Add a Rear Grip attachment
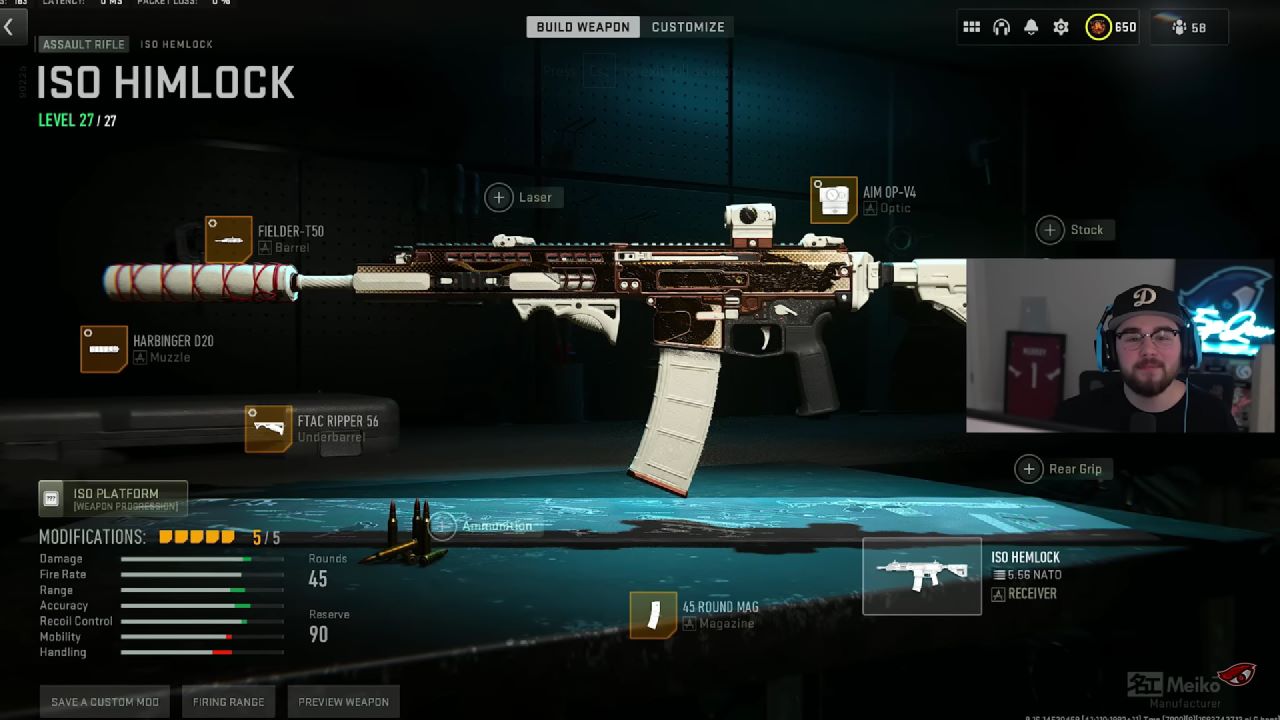 coord(1029,469)
